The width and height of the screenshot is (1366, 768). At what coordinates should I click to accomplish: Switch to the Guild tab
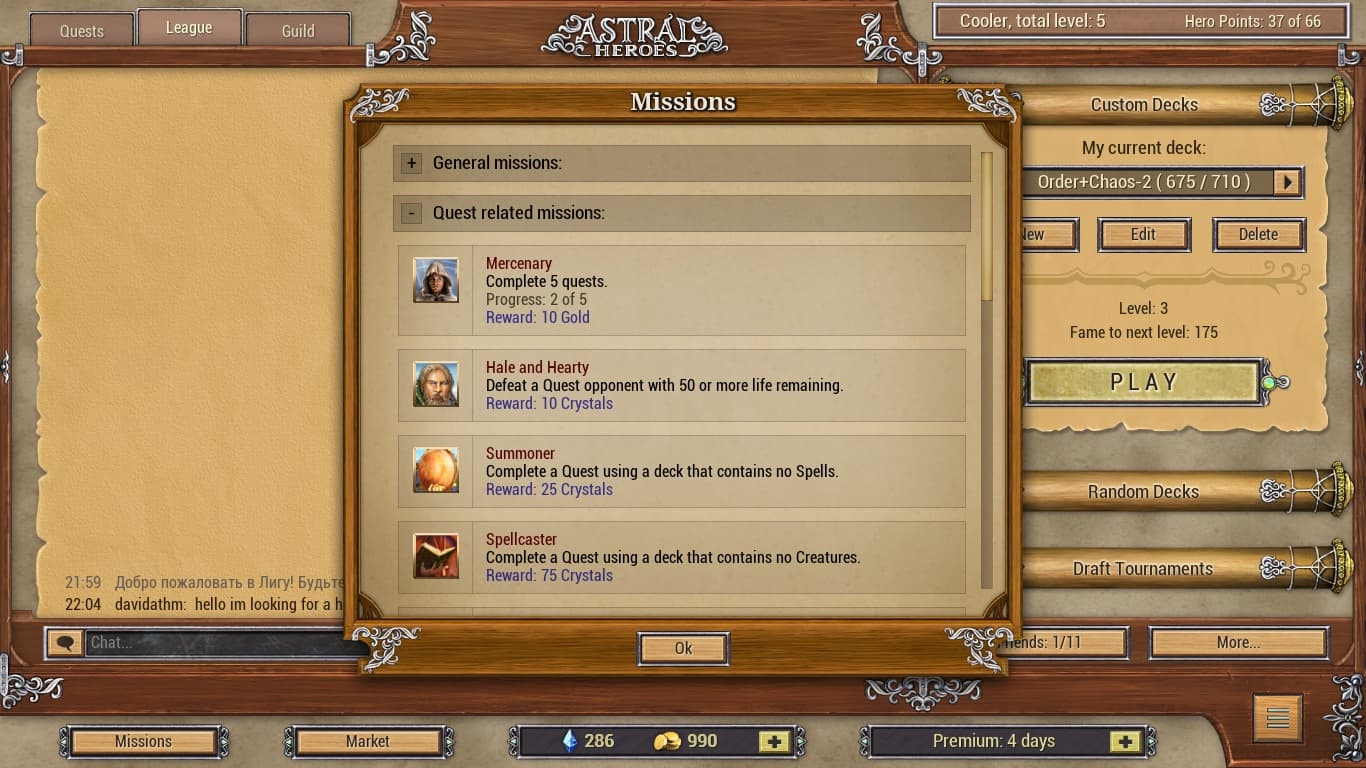(x=297, y=29)
